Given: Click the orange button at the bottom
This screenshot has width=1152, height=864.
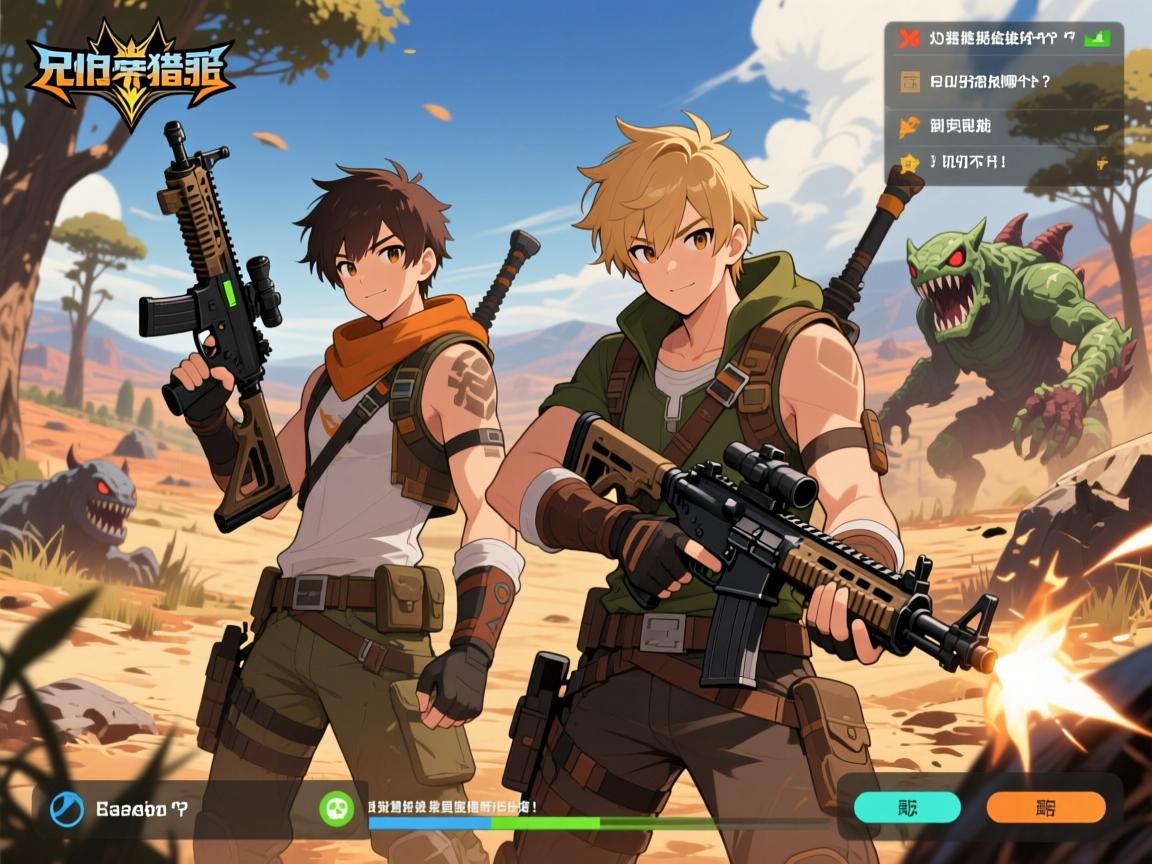Looking at the screenshot, I should coord(1045,806).
